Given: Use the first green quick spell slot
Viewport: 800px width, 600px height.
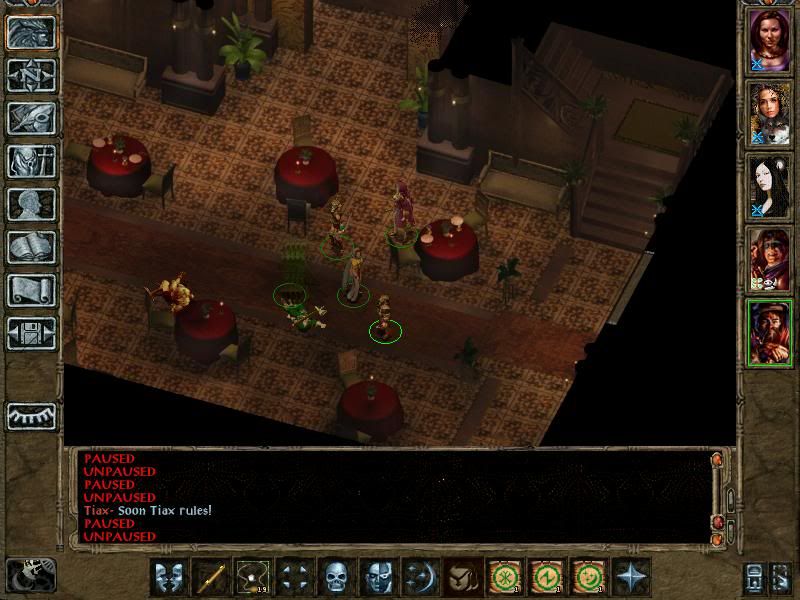Looking at the screenshot, I should click(x=503, y=577).
